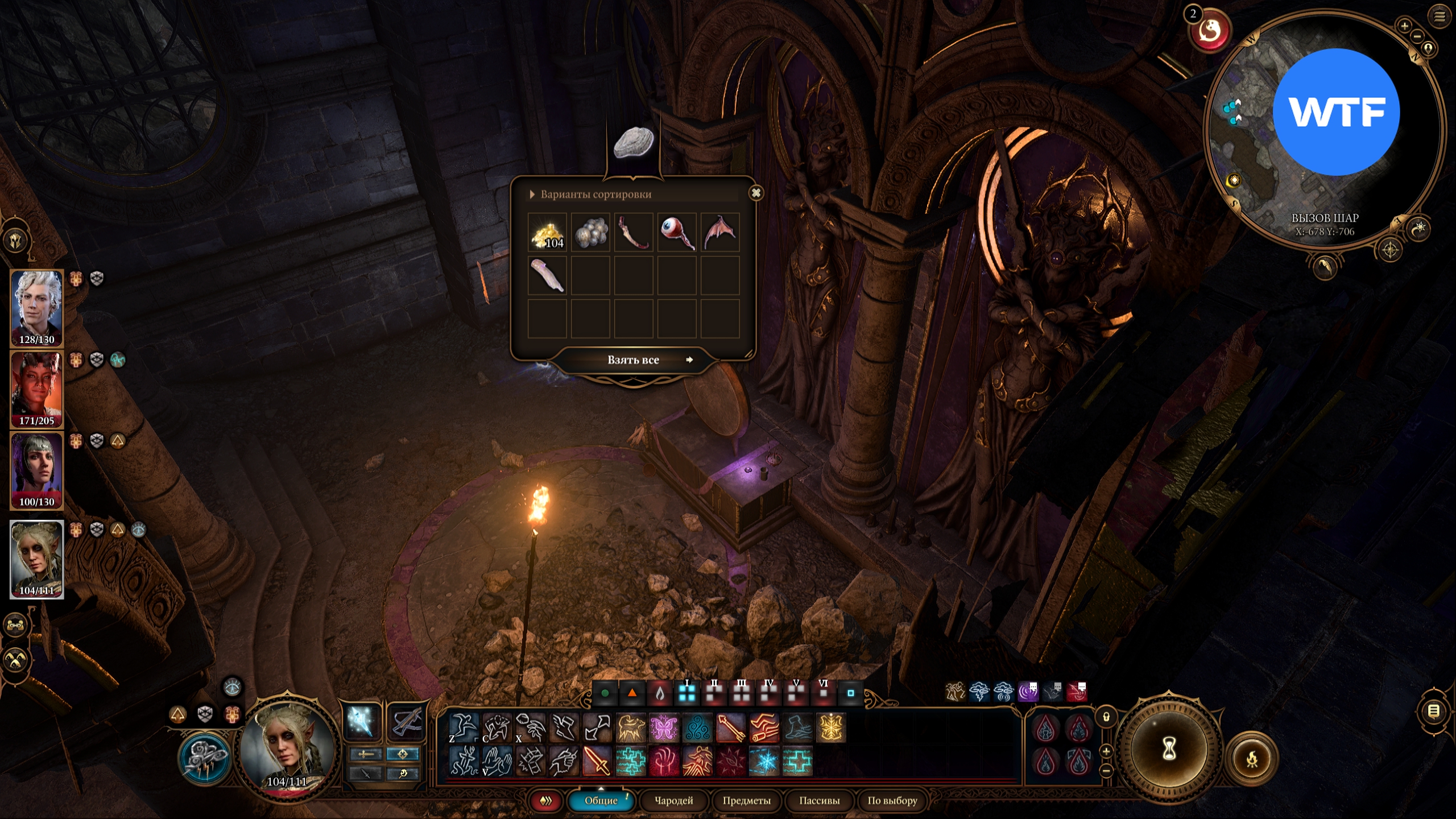The height and width of the screenshot is (819, 1456).
Task: Activate the pink butterfly spell icon
Action: point(664,727)
